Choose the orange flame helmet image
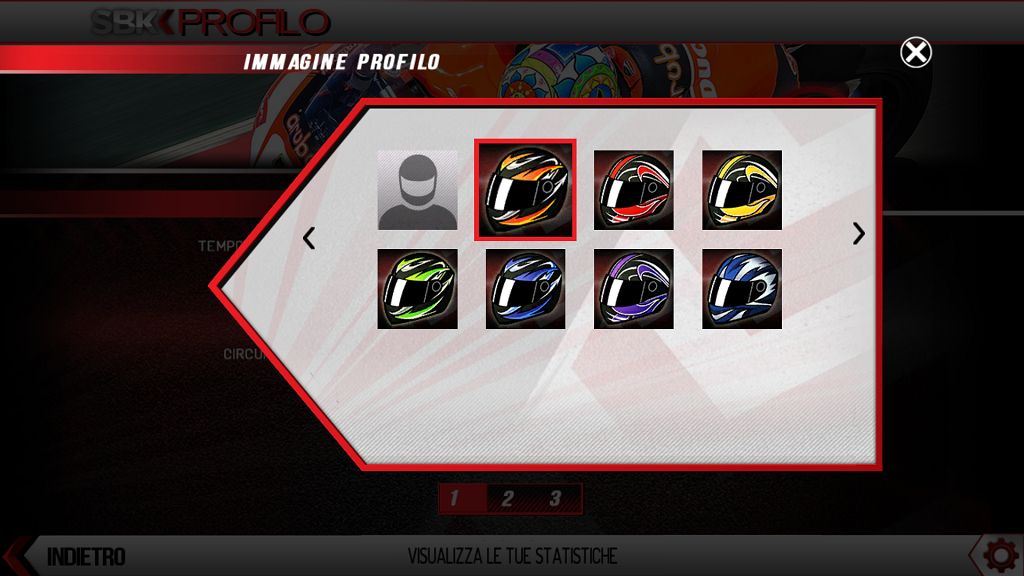The width and height of the screenshot is (1024, 576). (525, 190)
